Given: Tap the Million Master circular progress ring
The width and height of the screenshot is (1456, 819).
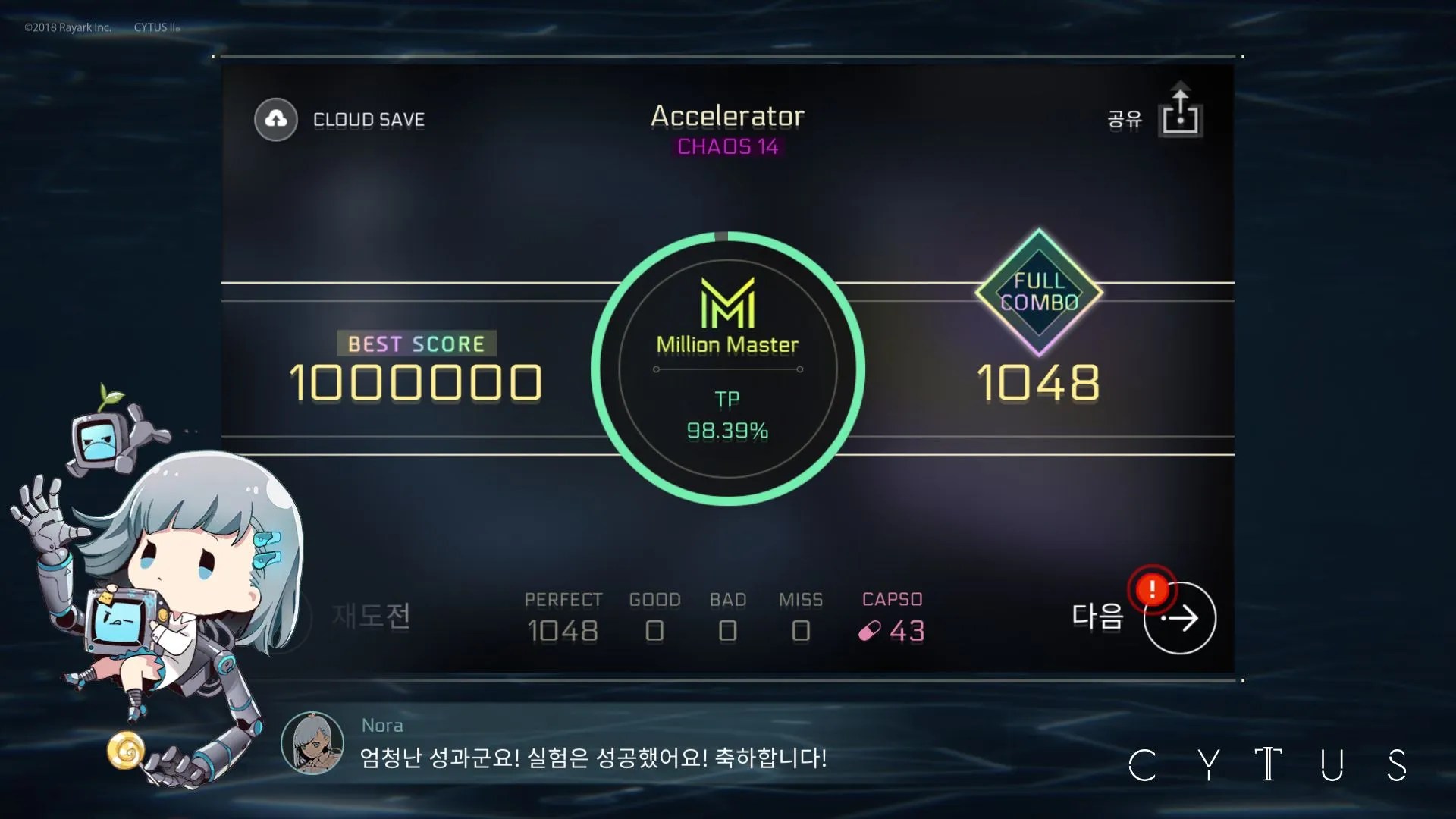Looking at the screenshot, I should [x=727, y=369].
